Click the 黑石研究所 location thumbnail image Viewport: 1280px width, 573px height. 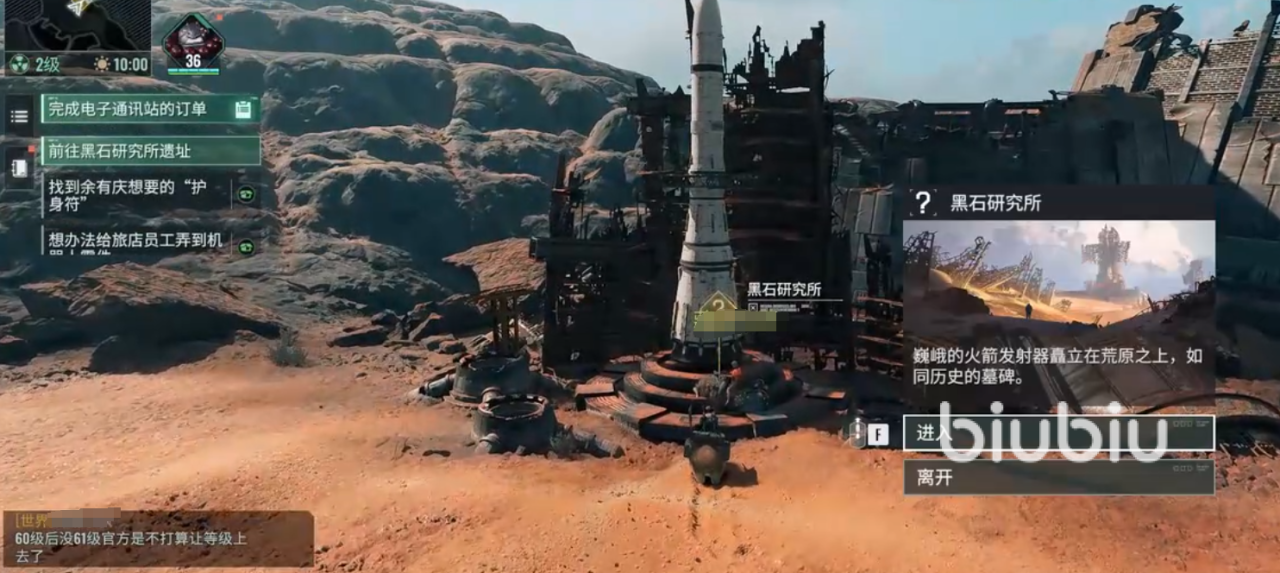click(x=1058, y=277)
